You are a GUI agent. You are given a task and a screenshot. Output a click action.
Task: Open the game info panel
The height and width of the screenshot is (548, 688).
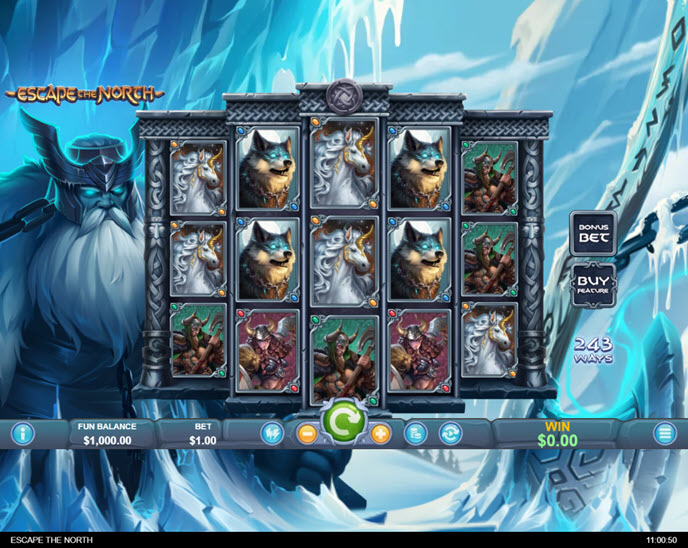(x=22, y=434)
